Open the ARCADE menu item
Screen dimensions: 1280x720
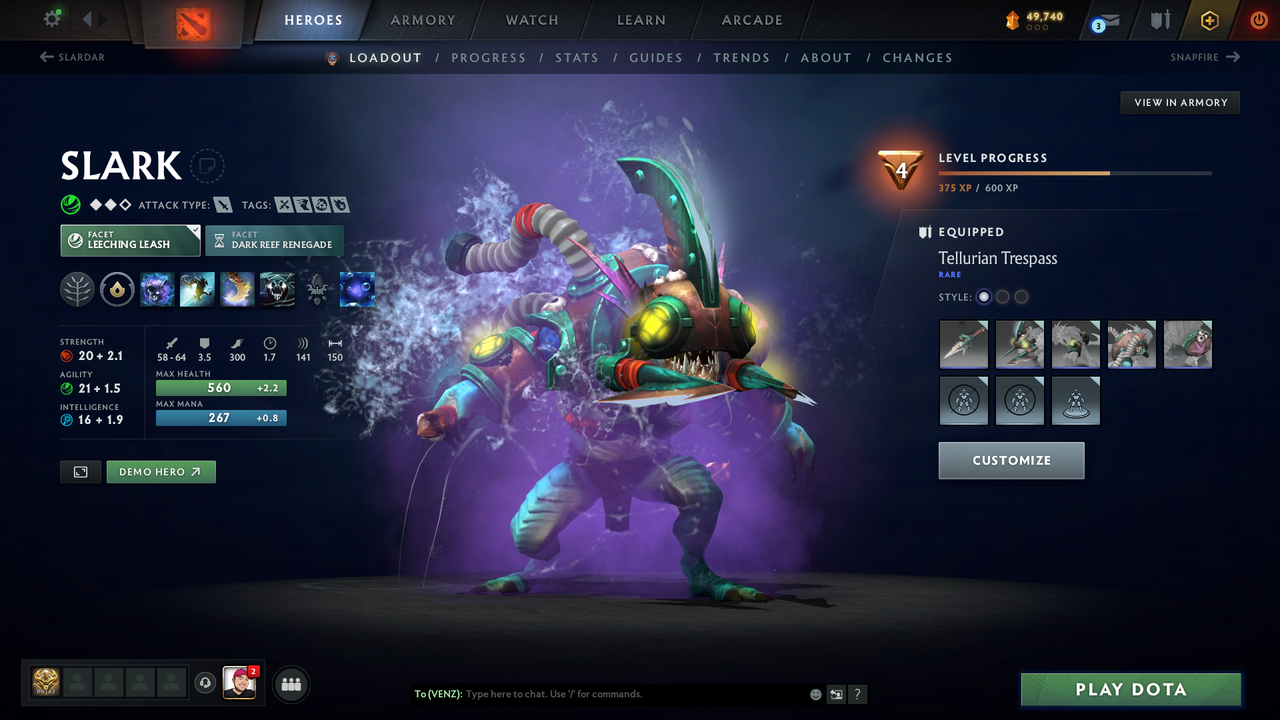[x=751, y=20]
